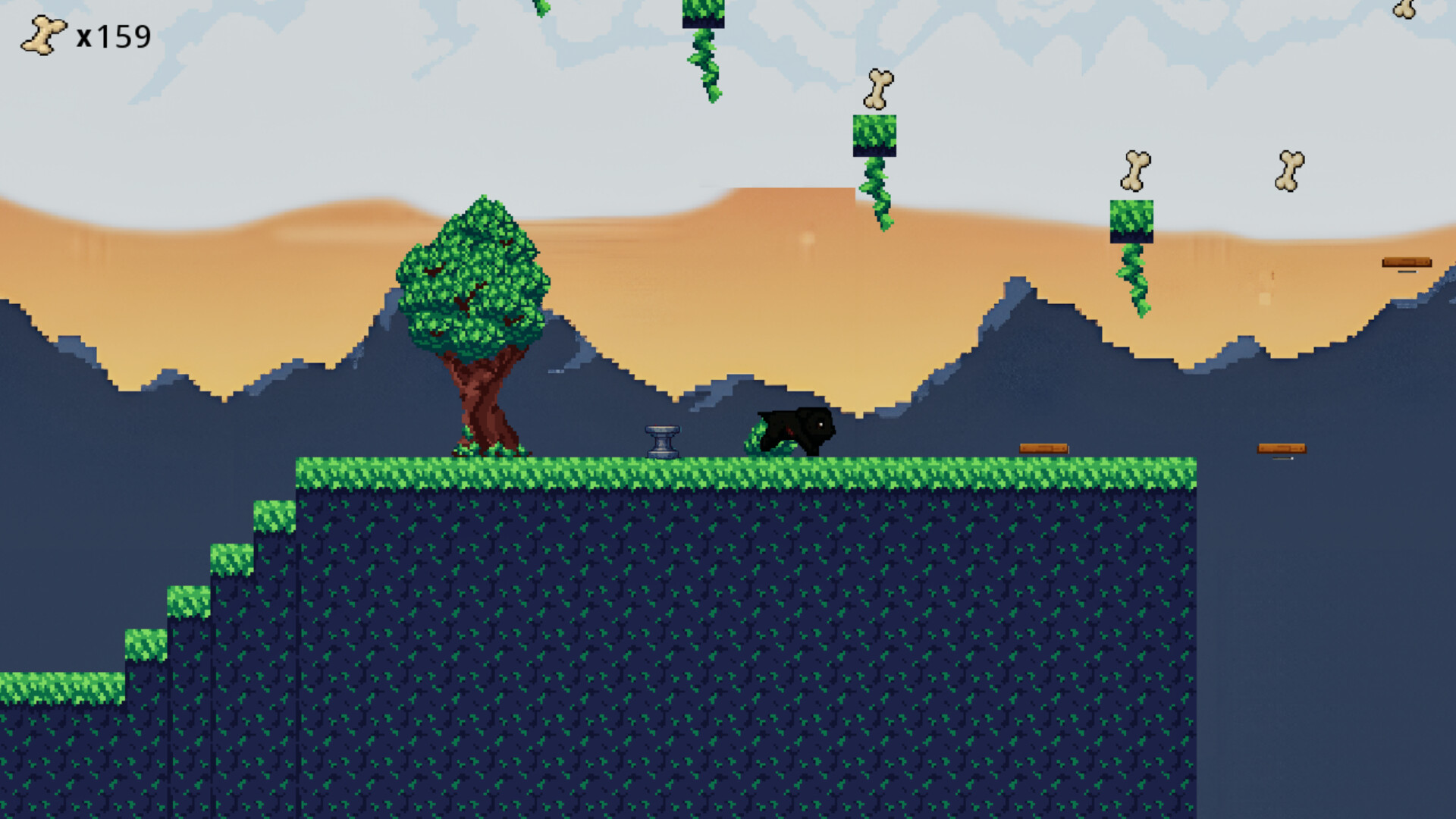The width and height of the screenshot is (1456, 819).
Task: Open the x159 bone count display
Action: point(114,36)
